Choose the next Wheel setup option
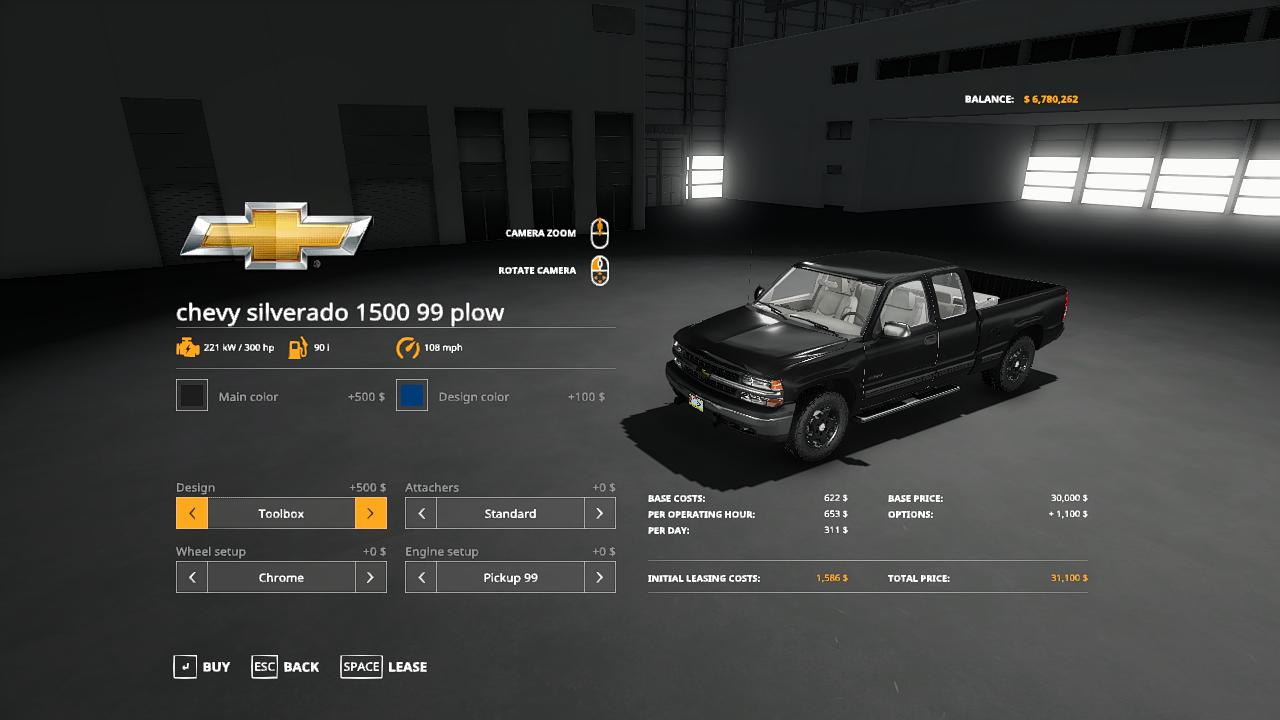The width and height of the screenshot is (1280, 720). 371,578
